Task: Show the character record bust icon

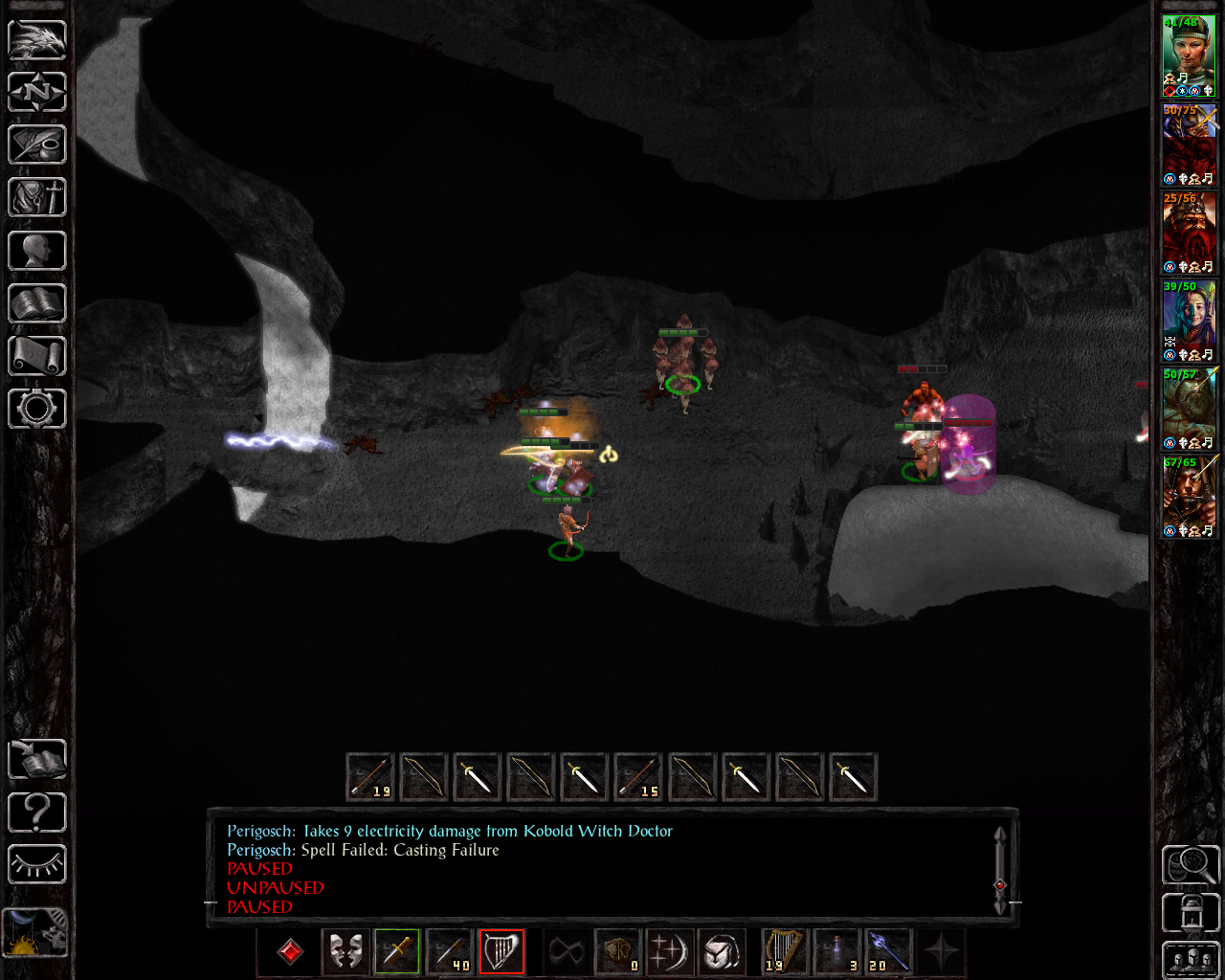Action: point(37,251)
